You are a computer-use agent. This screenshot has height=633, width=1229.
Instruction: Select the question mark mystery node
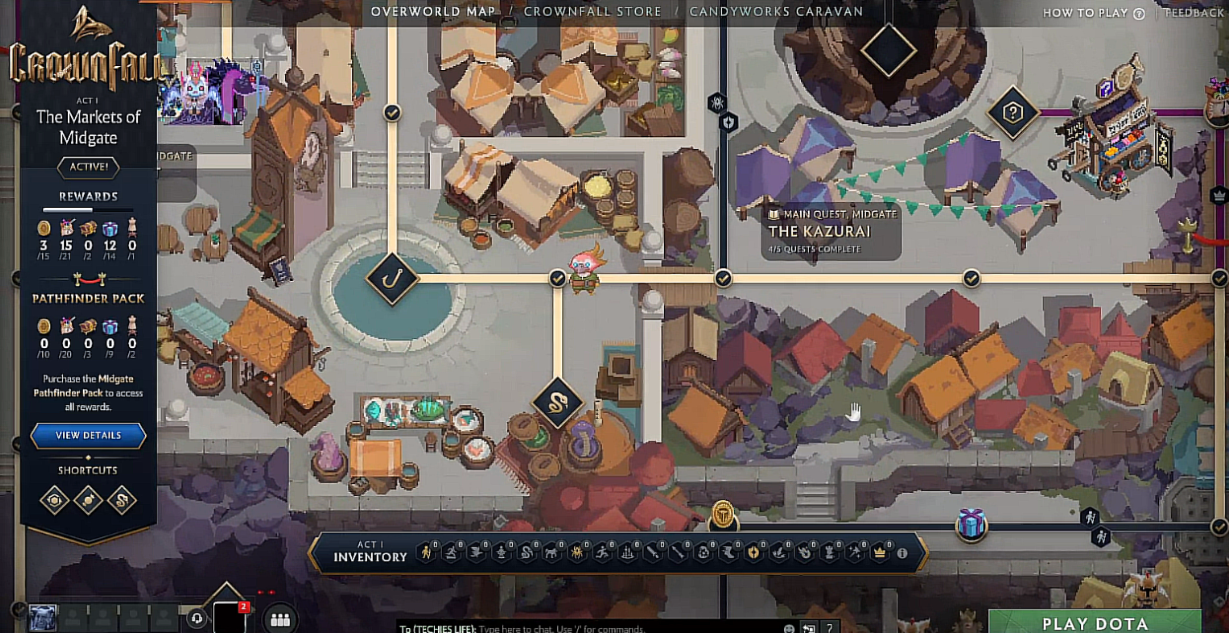[1012, 114]
